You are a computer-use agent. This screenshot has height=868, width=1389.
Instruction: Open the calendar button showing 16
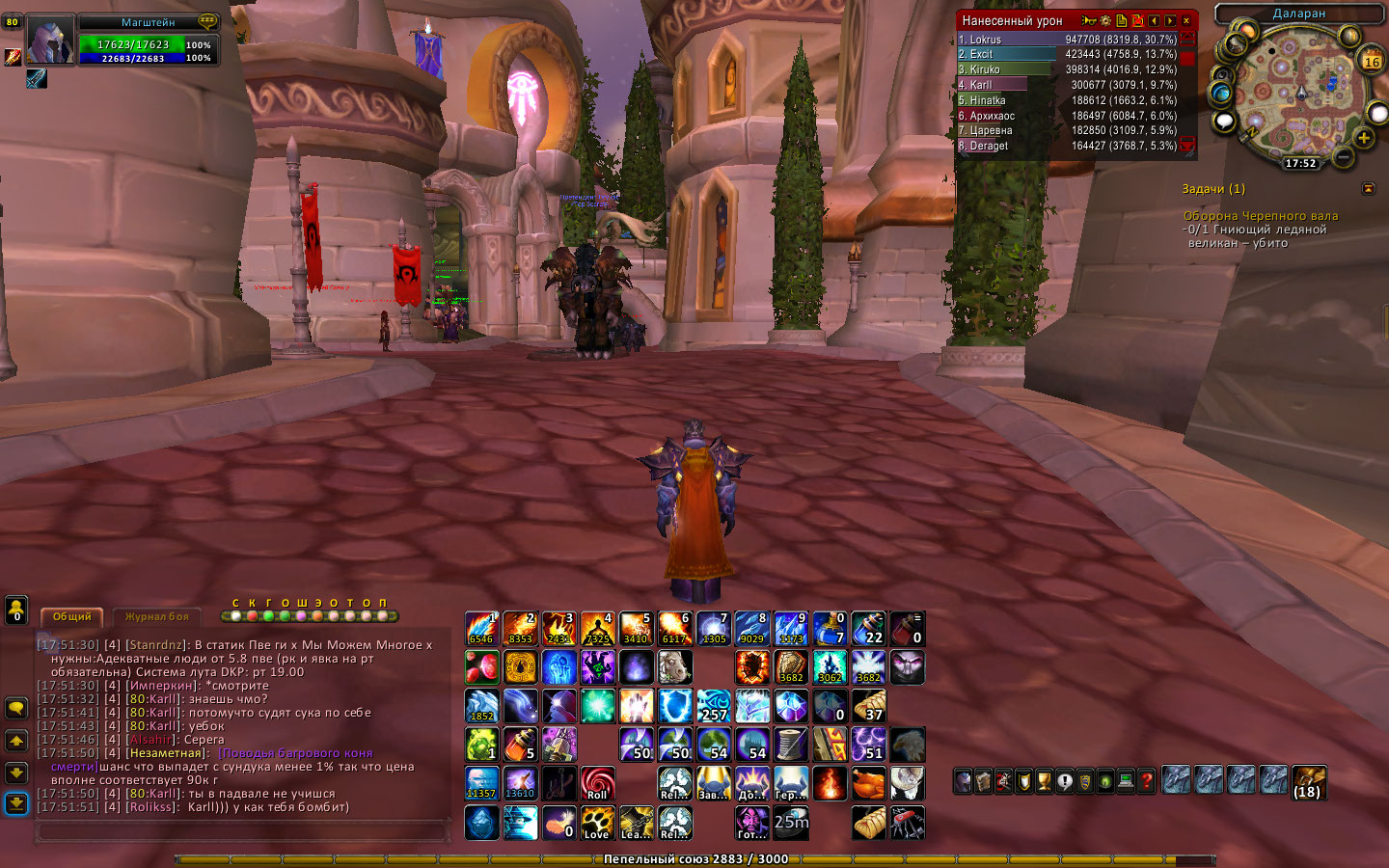pos(1372,61)
